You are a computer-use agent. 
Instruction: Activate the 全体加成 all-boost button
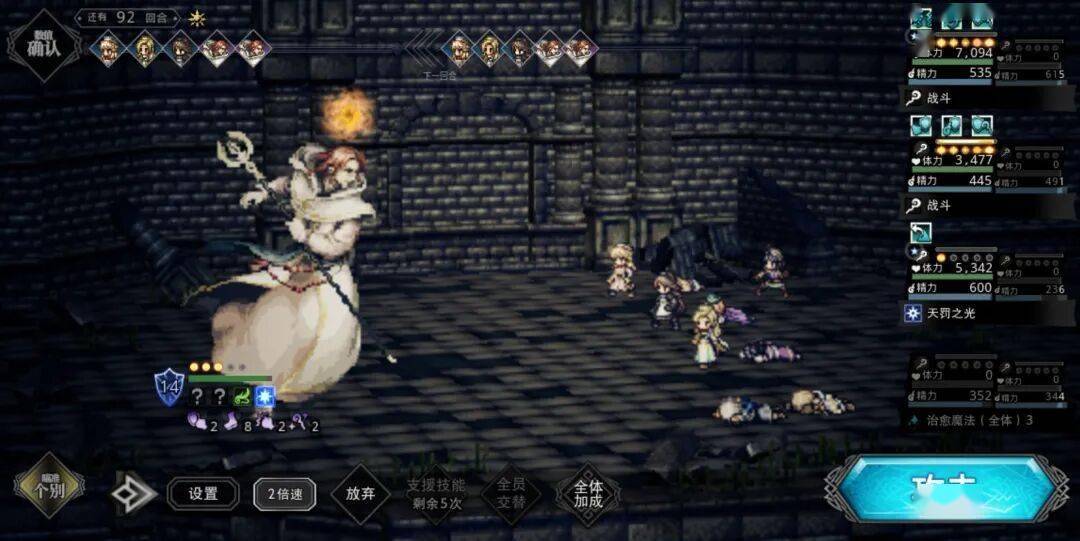587,493
